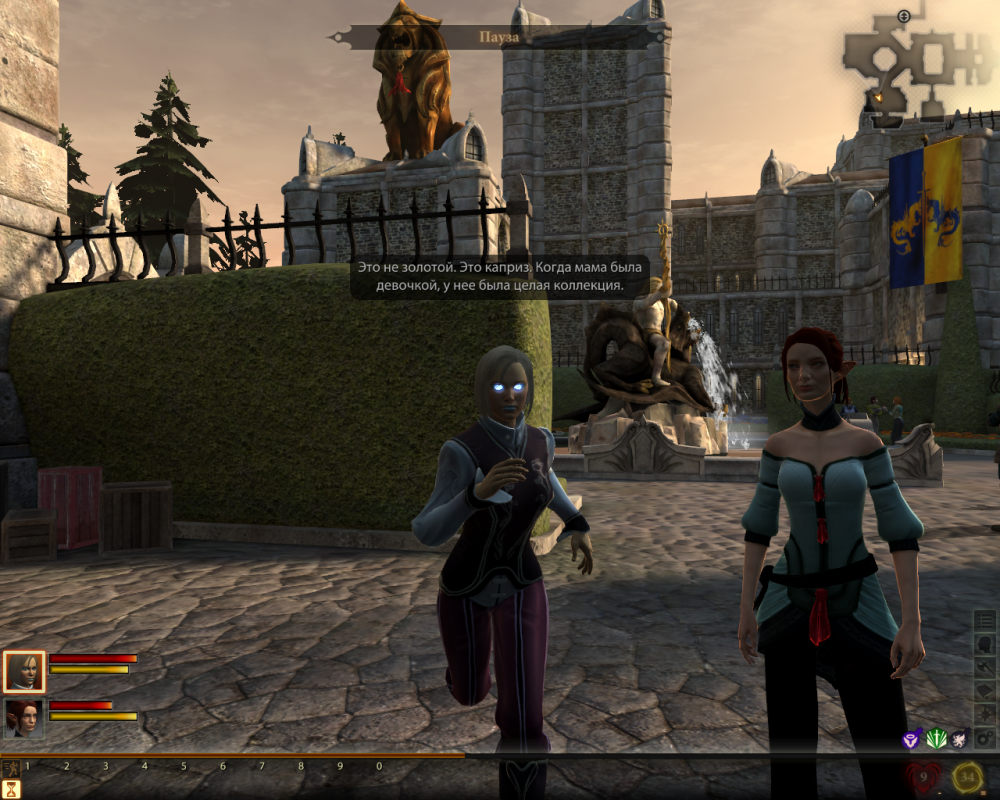The image size is (1000, 800).
Task: Open the book journal button
Action: 985,691
